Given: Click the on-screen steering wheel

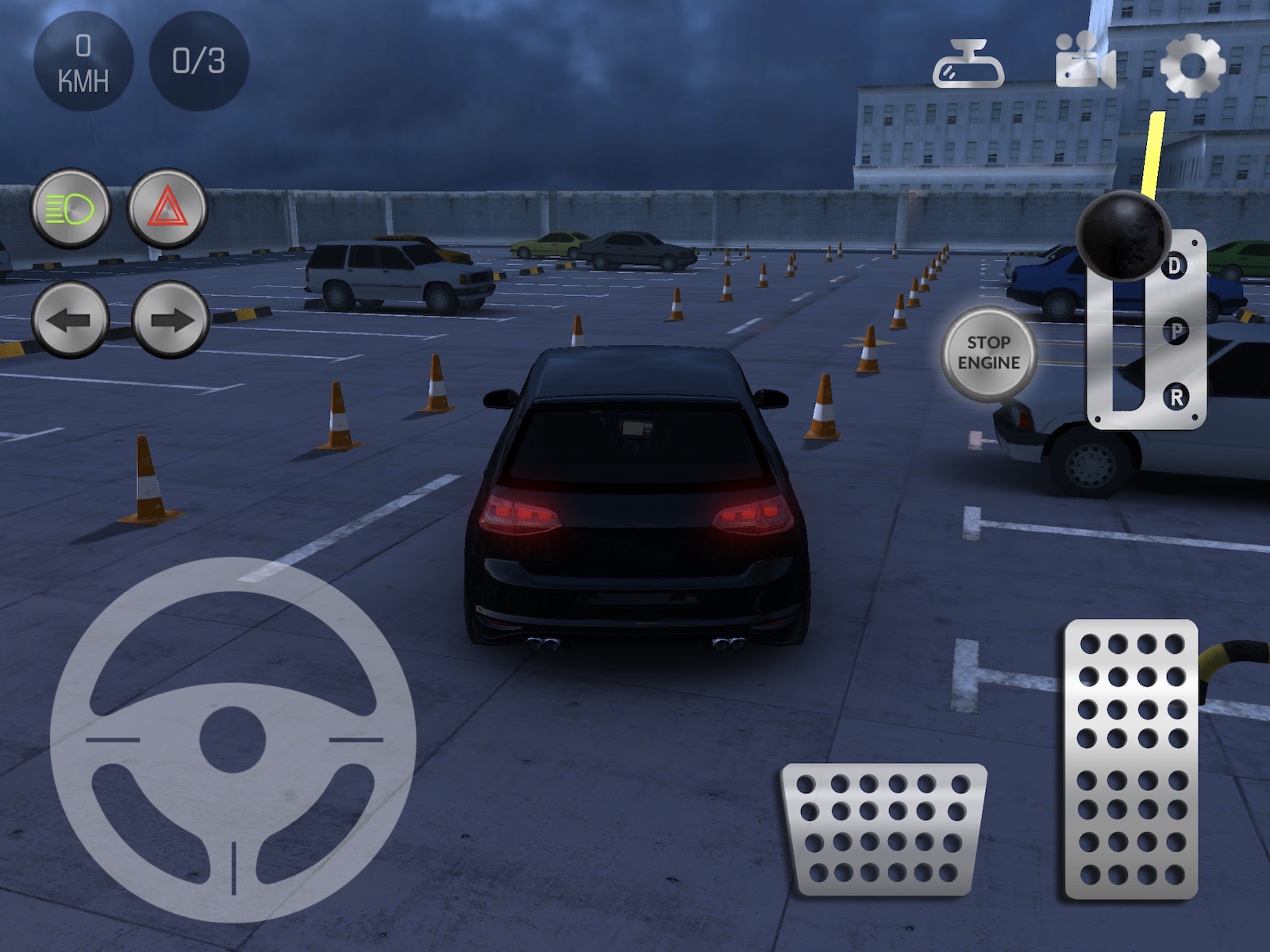Looking at the screenshot, I should click(233, 740).
